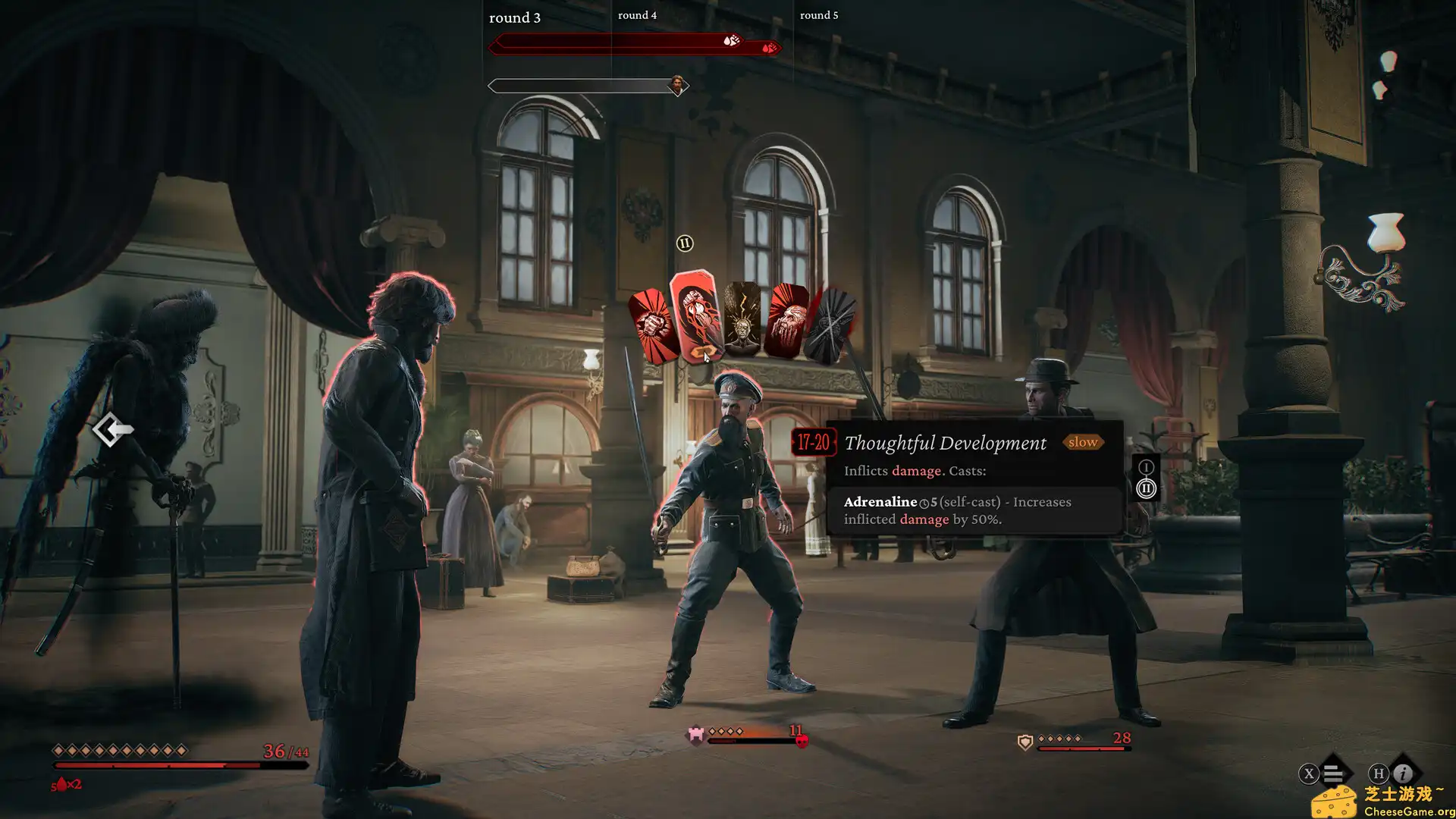Select the player portrait on initiative bar
This screenshot has height=819, width=1456.
[x=677, y=84]
